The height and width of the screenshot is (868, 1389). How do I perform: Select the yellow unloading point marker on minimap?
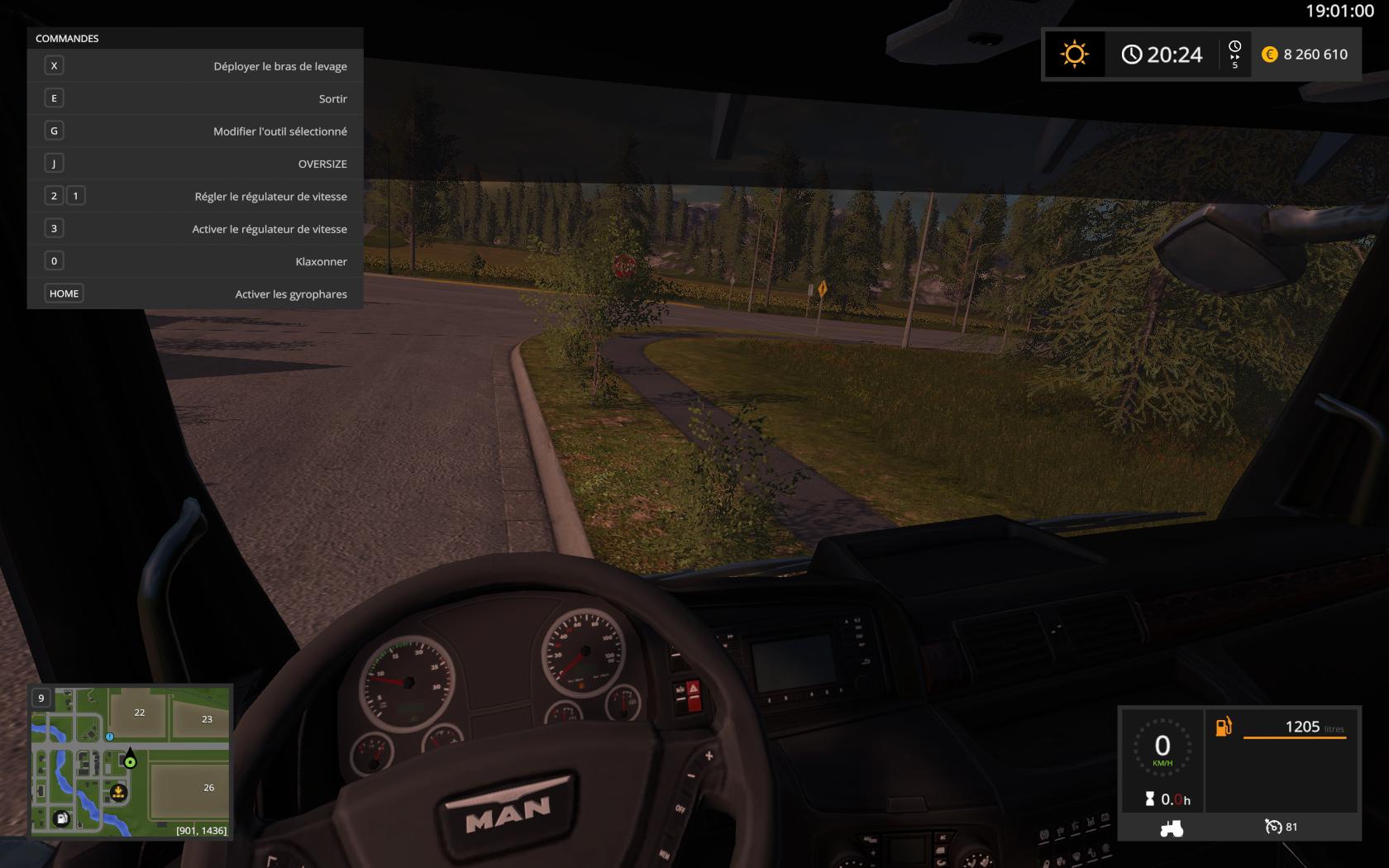(118, 794)
